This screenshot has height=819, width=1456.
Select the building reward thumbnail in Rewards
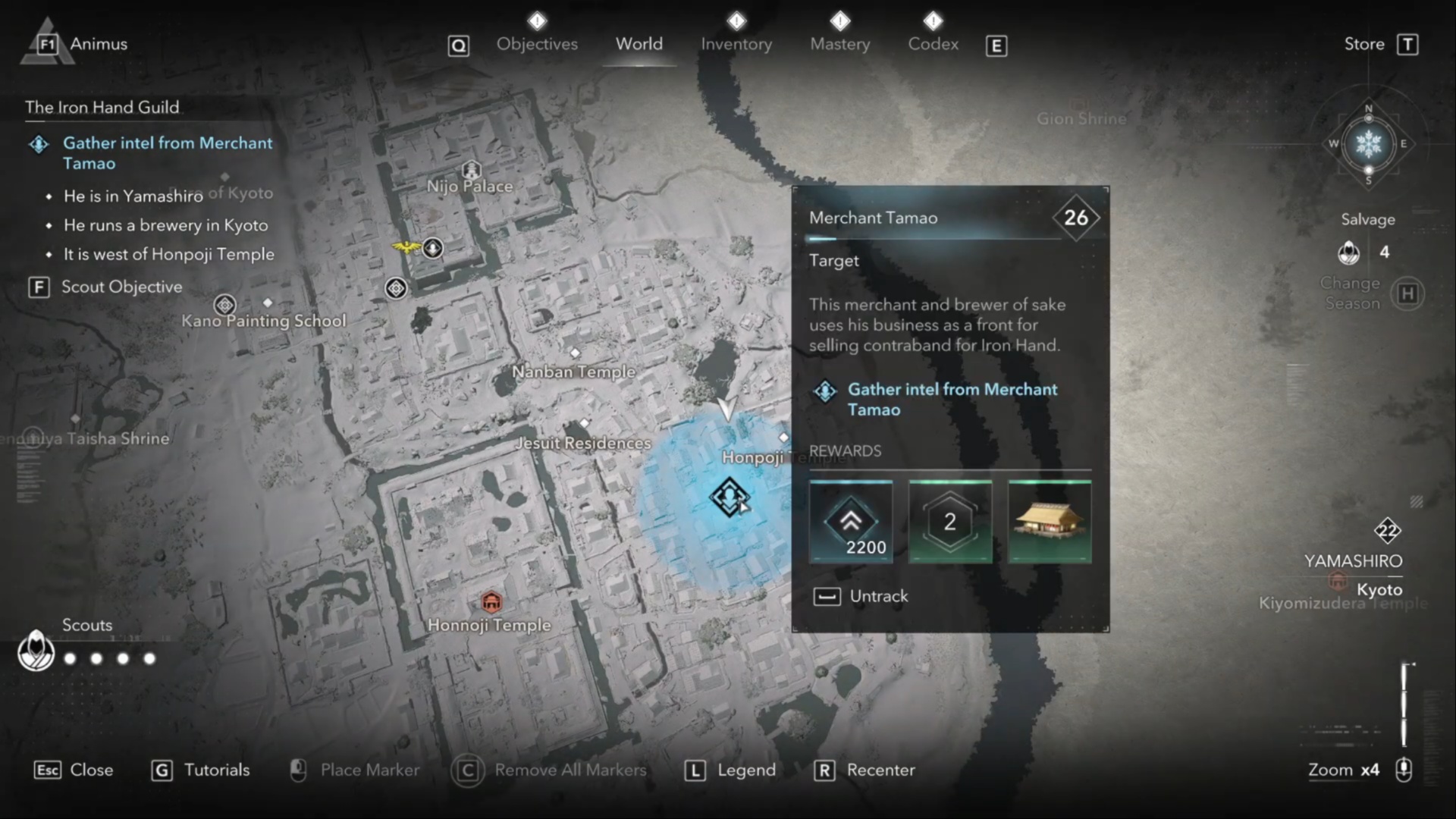pos(1050,521)
